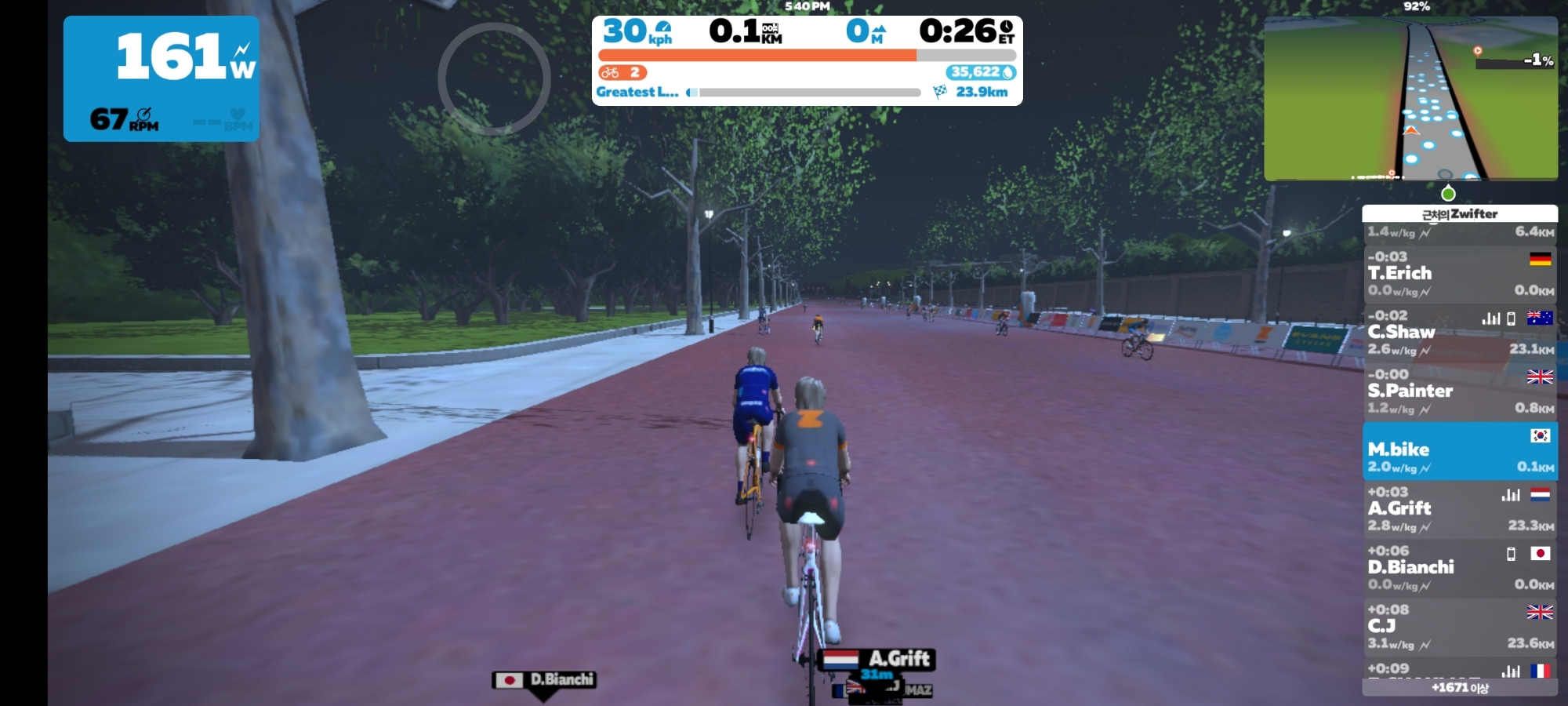Tap the 35,622 drops counter
This screenshot has height=706, width=1568.
(982, 72)
